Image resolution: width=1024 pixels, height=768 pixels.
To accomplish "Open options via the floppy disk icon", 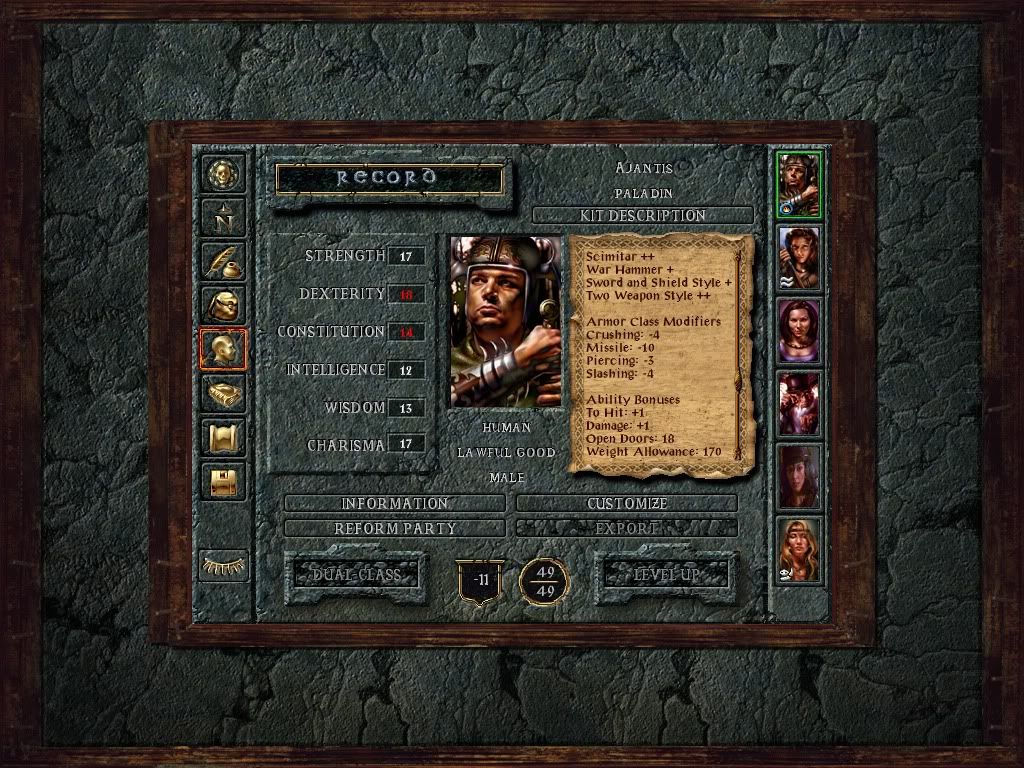I will (223, 481).
